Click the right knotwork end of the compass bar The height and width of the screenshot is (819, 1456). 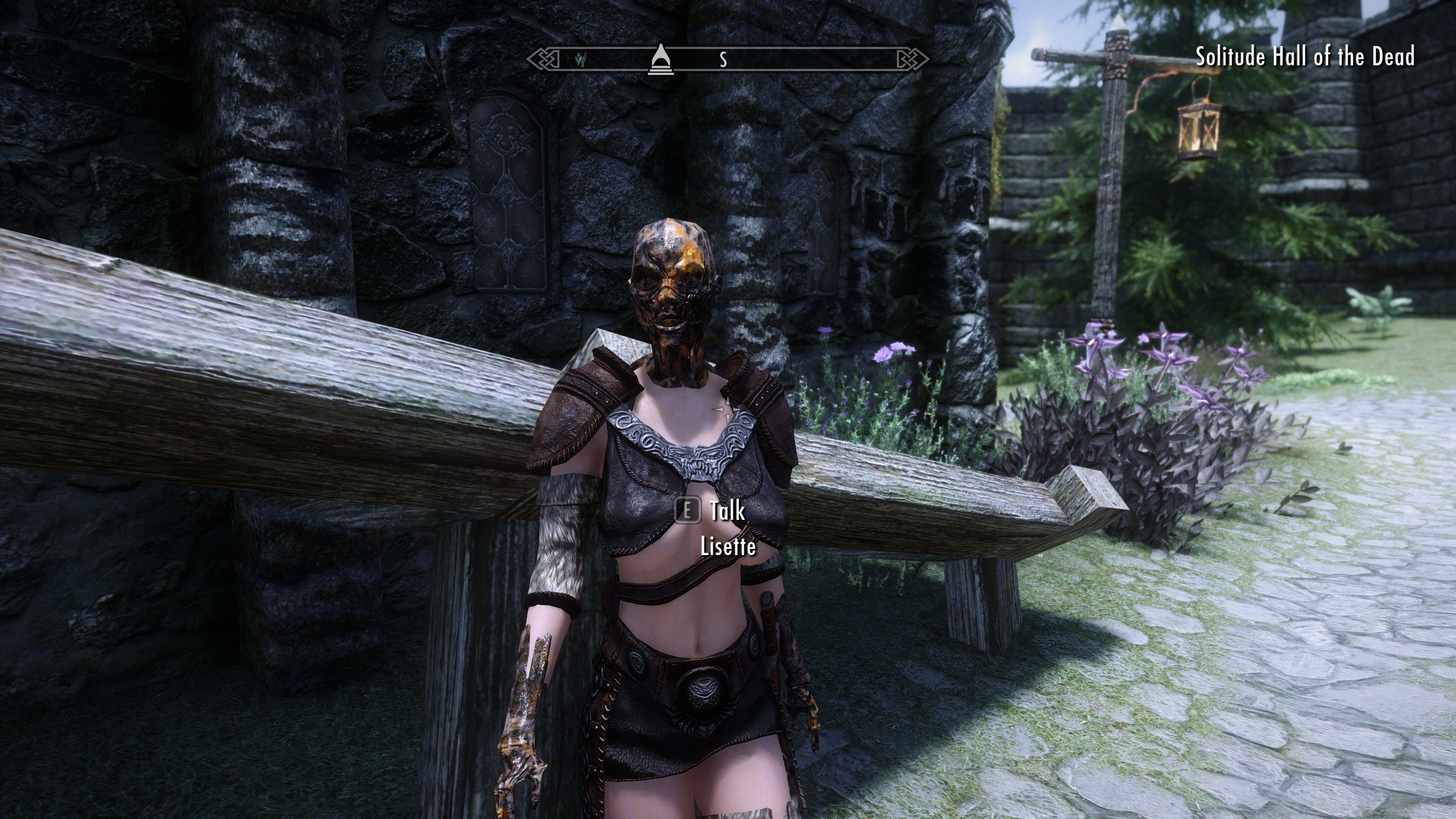(x=917, y=58)
